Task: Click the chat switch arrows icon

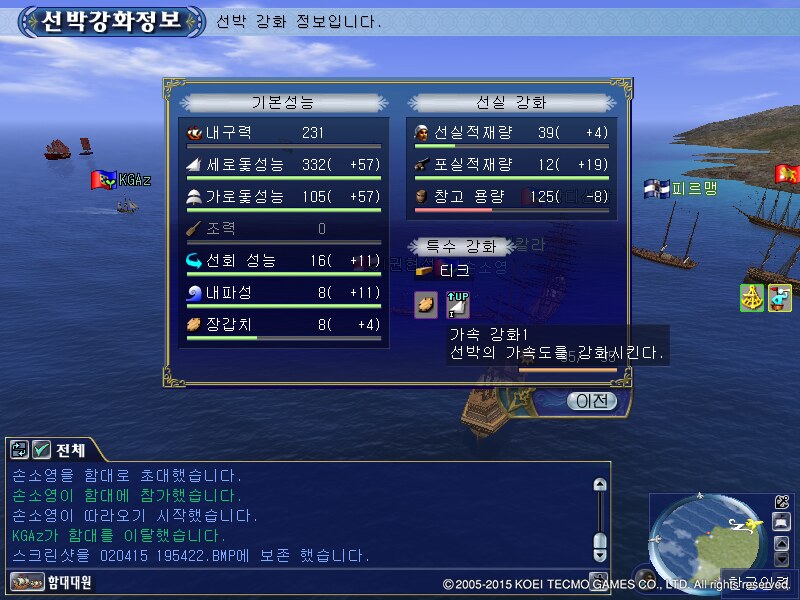Action: point(19,450)
